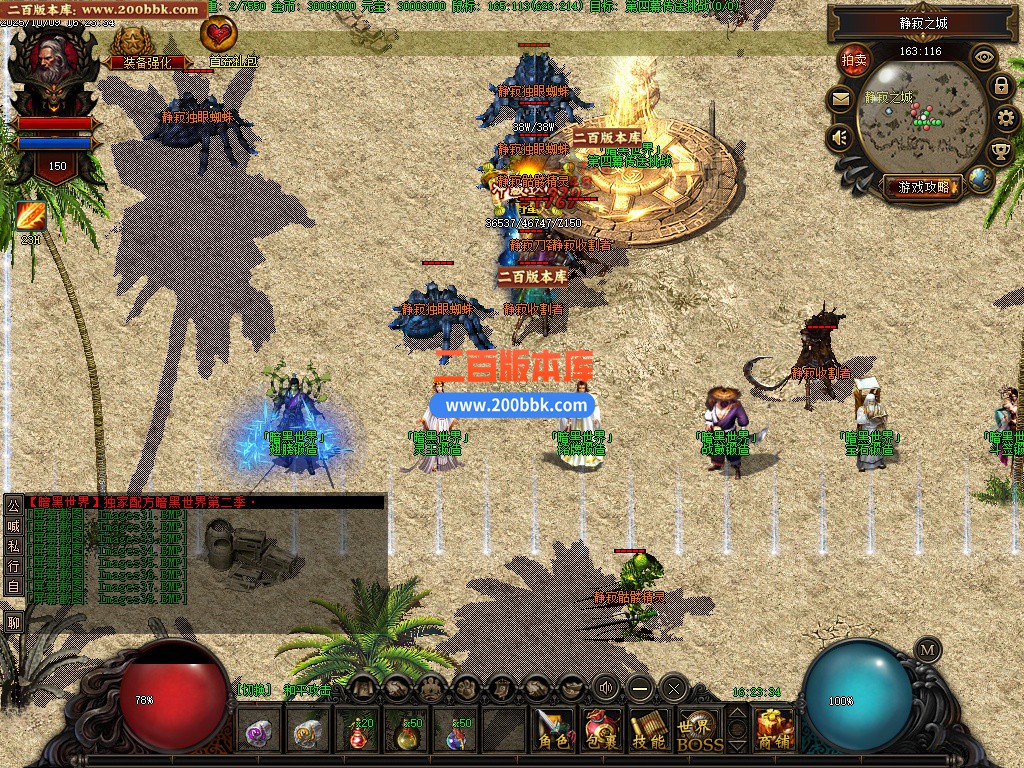This screenshot has width=1024, height=768.
Task: Open the 技能 skills scroll
Action: [x=650, y=730]
